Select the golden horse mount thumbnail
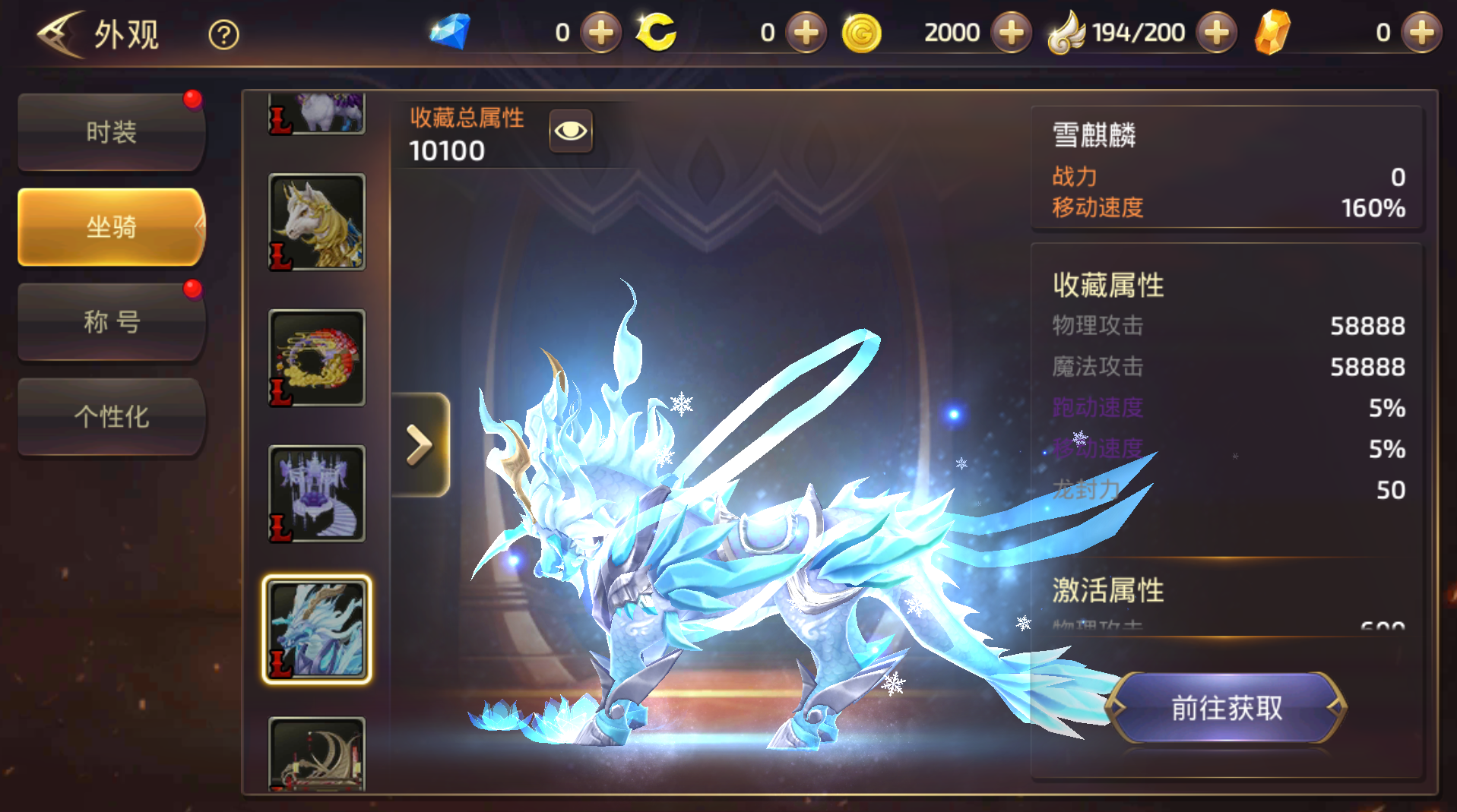This screenshot has height=812, width=1457. click(x=316, y=220)
